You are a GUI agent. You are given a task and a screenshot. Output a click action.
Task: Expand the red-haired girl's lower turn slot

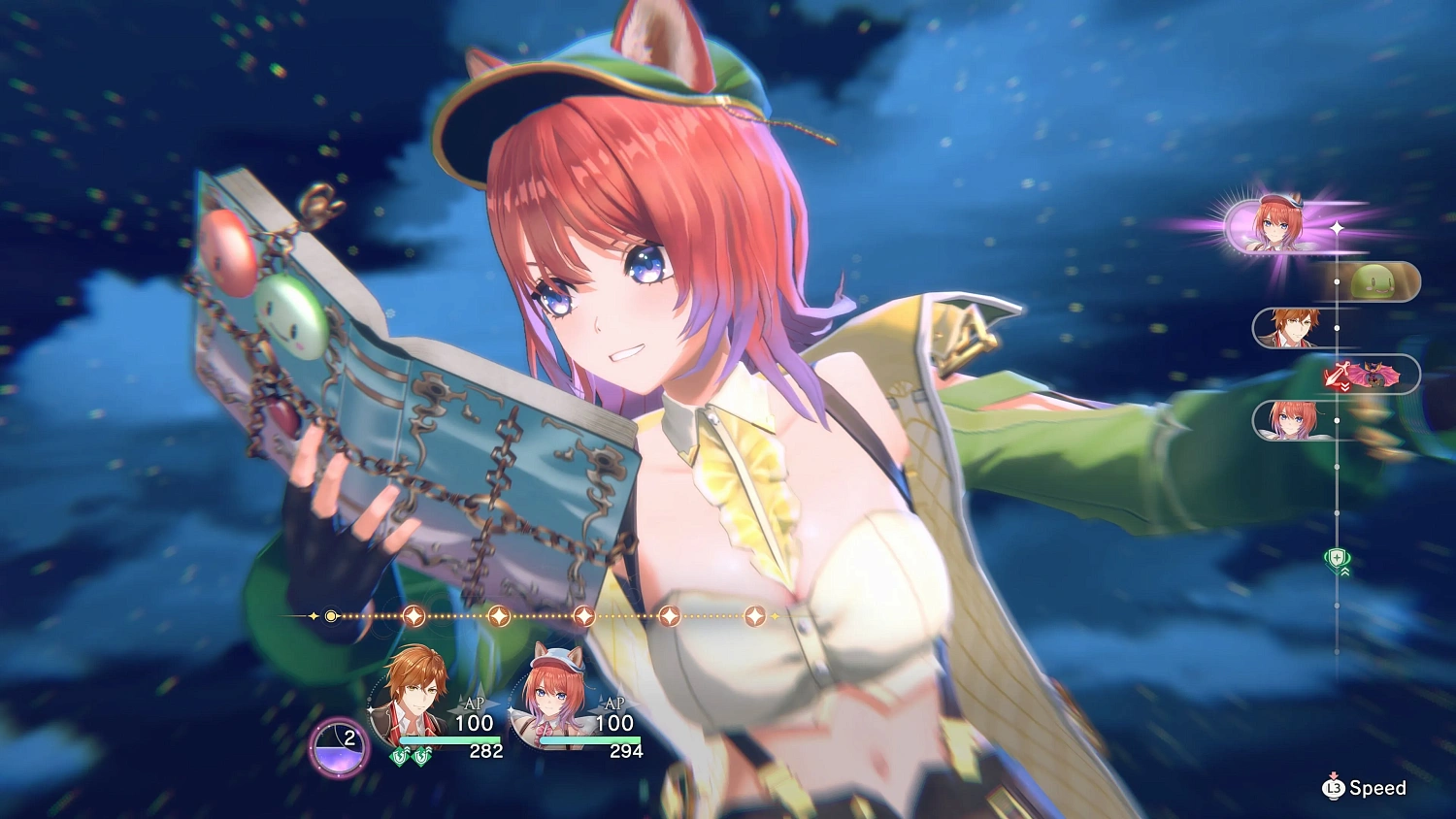pyautogui.click(x=1291, y=420)
